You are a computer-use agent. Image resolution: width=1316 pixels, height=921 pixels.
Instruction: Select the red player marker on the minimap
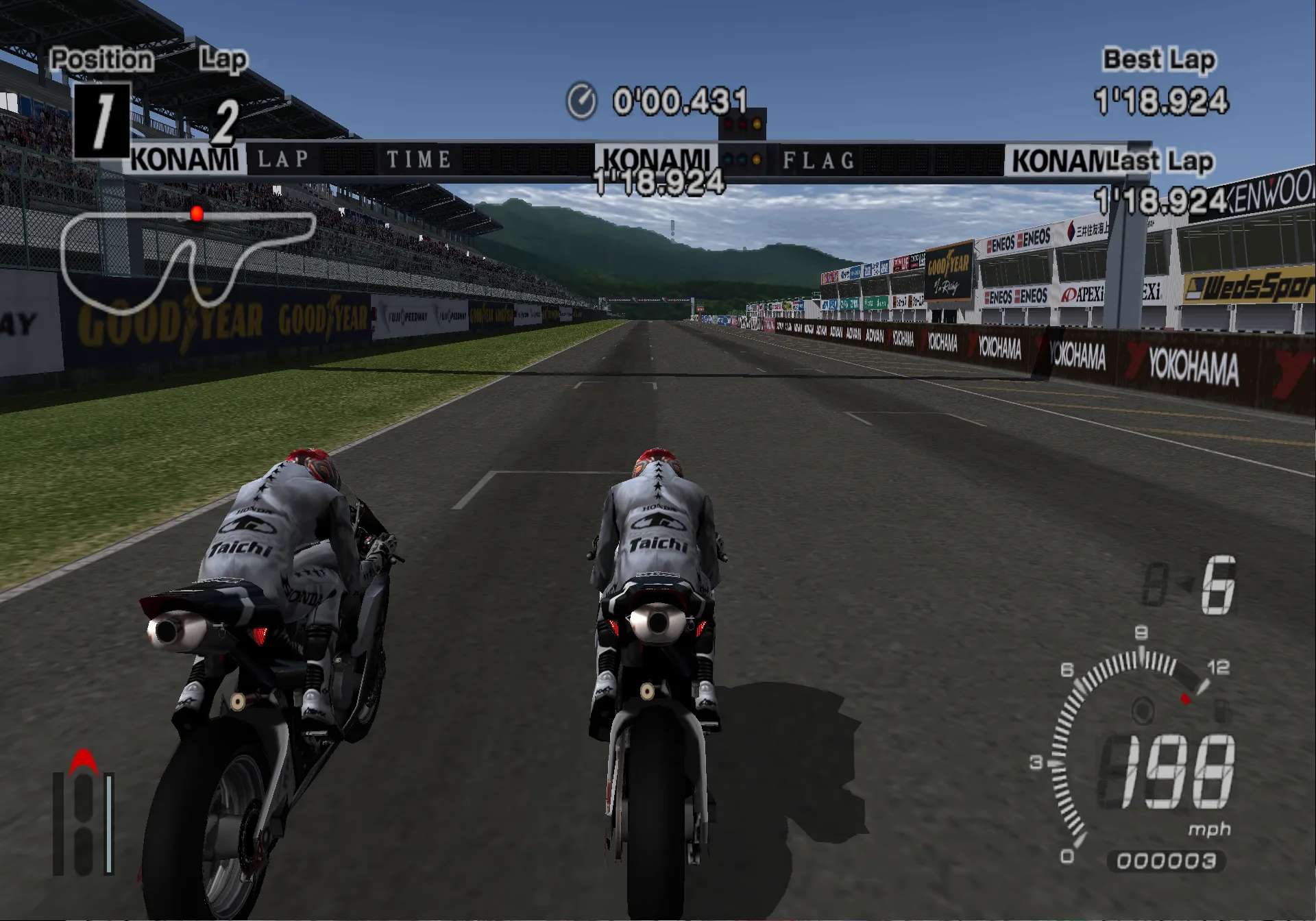[x=197, y=214]
